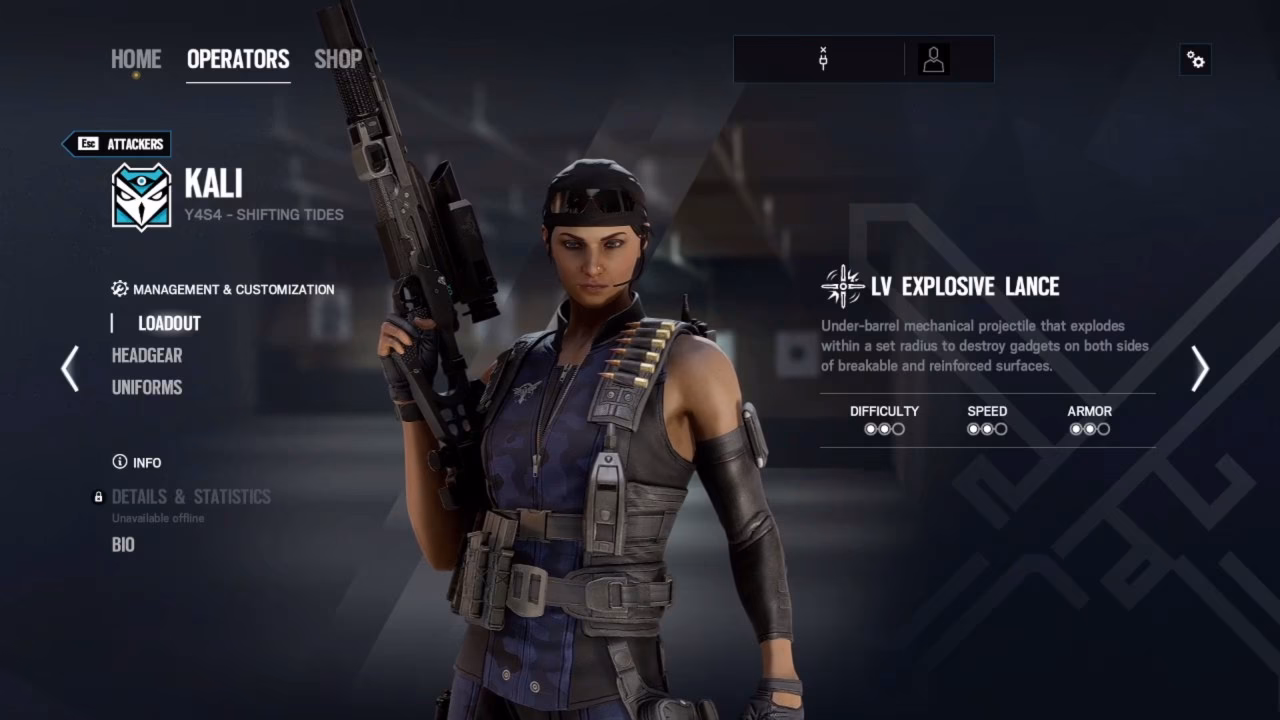The width and height of the screenshot is (1280, 720).
Task: Click the player profile avatar icon
Action: click(933, 59)
